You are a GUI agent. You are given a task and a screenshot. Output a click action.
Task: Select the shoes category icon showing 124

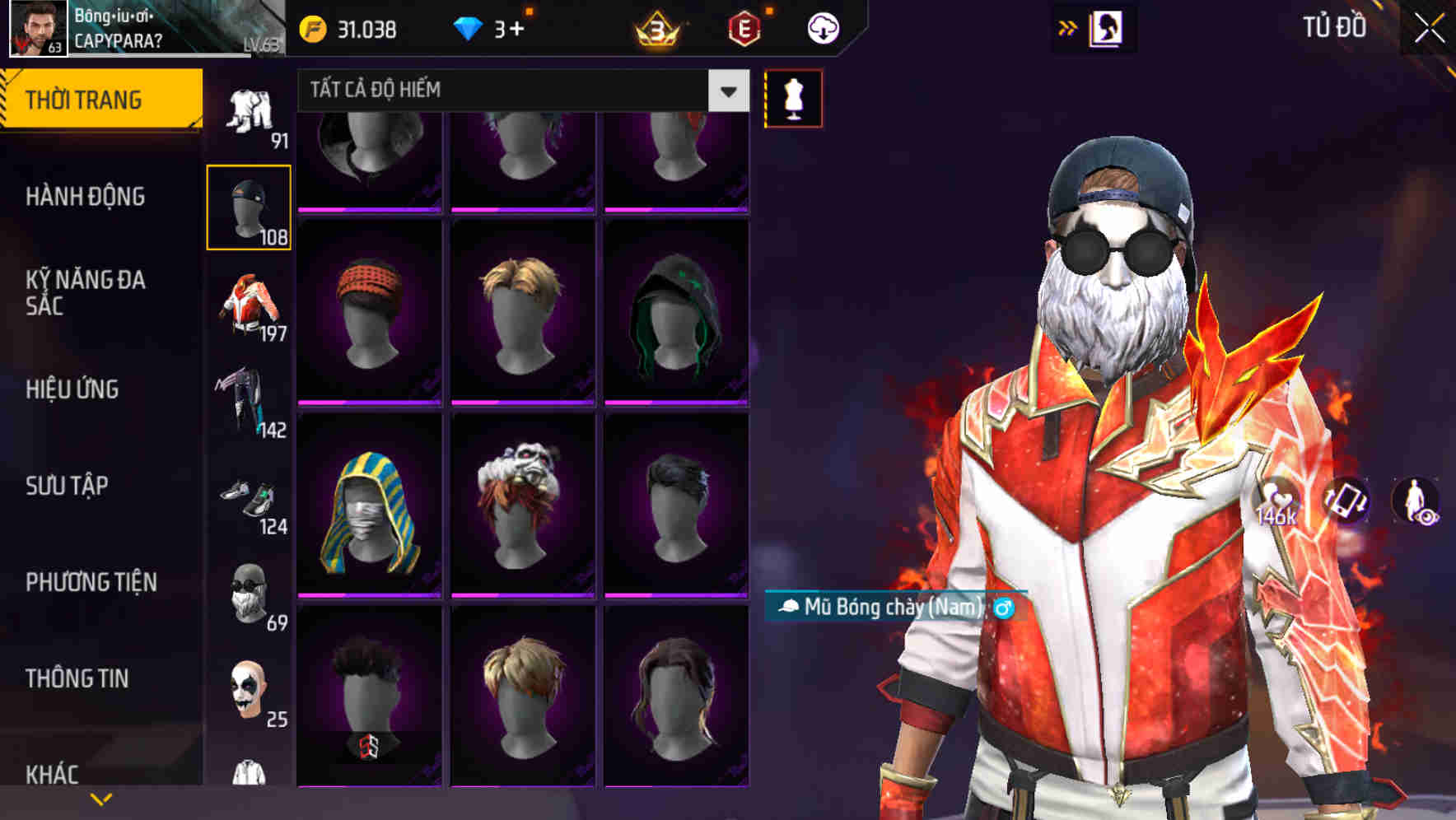coord(249,496)
